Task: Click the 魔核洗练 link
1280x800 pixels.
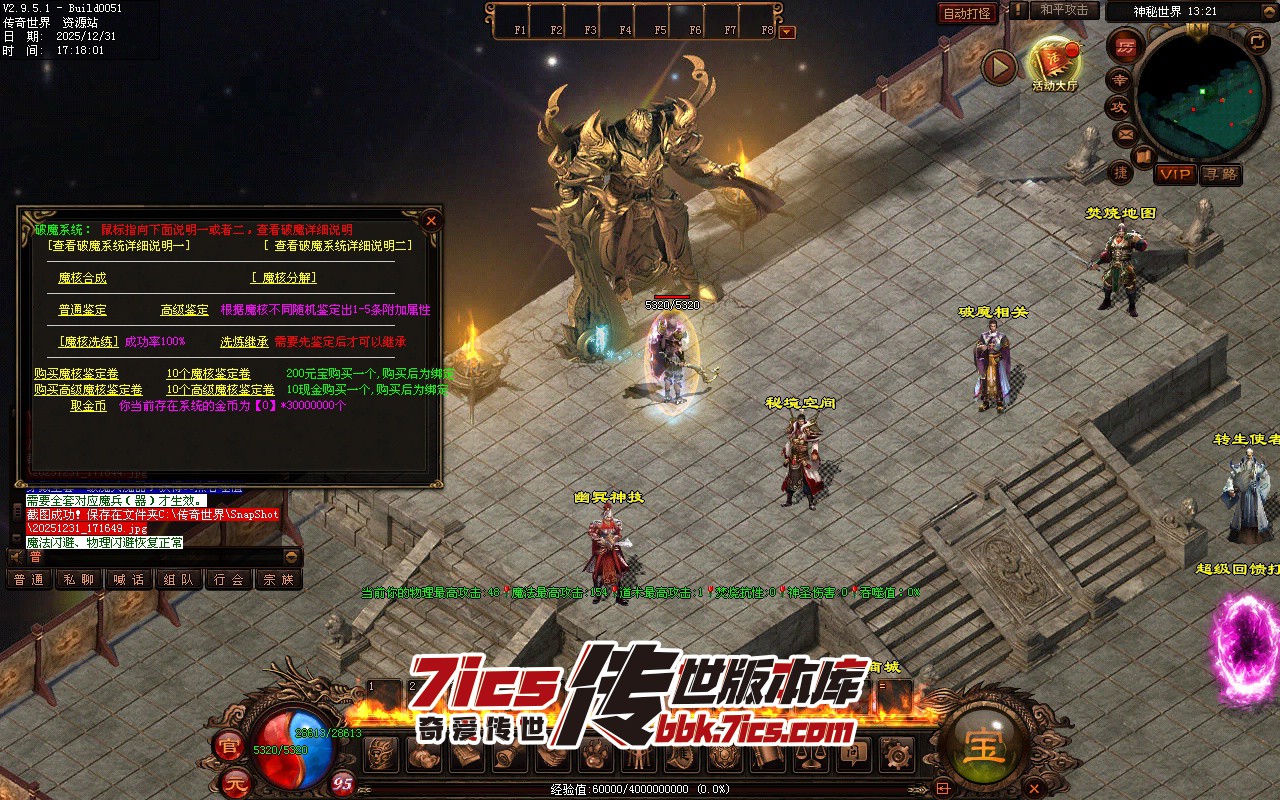Action: [x=89, y=342]
